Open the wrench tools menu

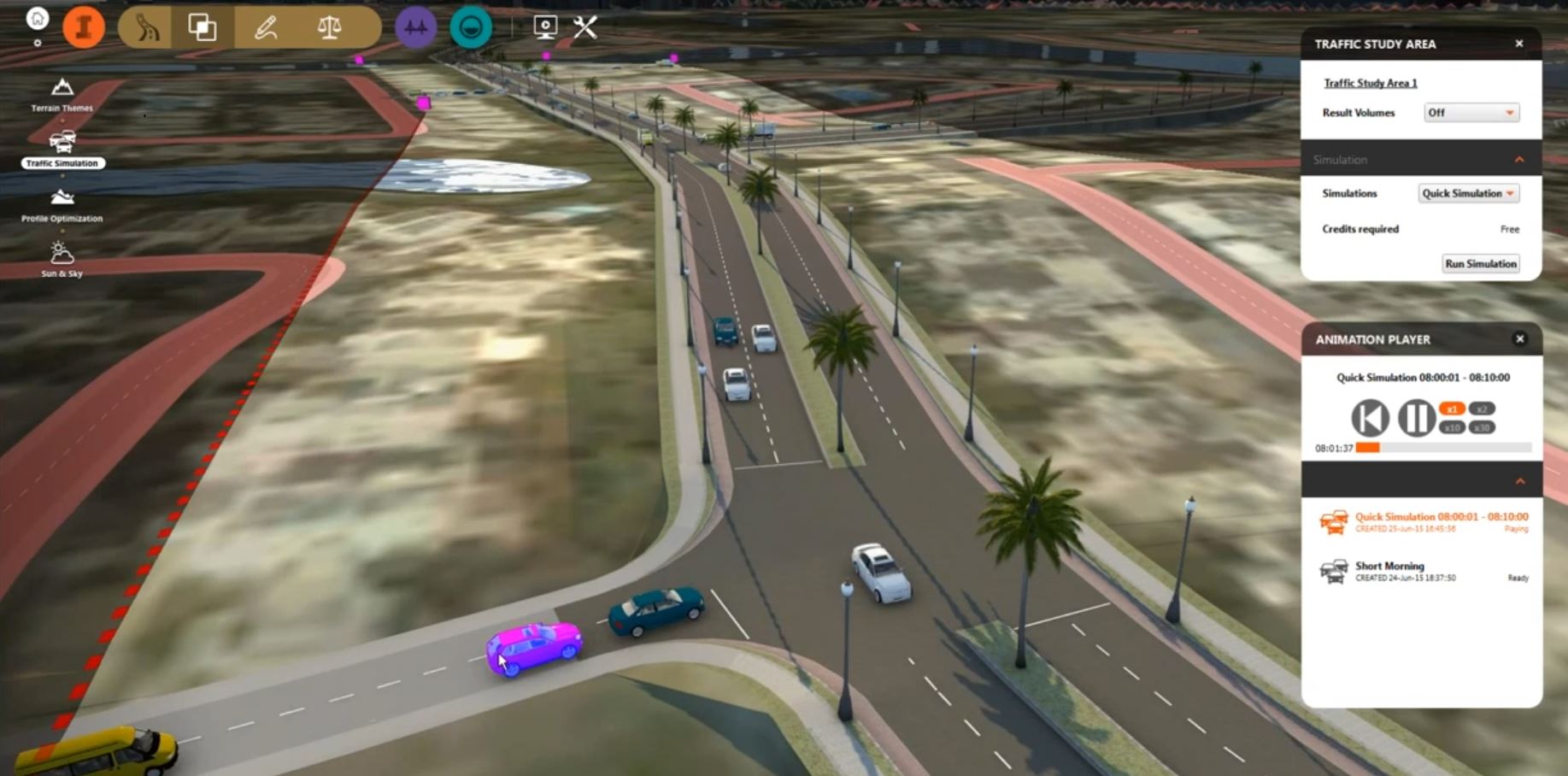pyautogui.click(x=585, y=26)
